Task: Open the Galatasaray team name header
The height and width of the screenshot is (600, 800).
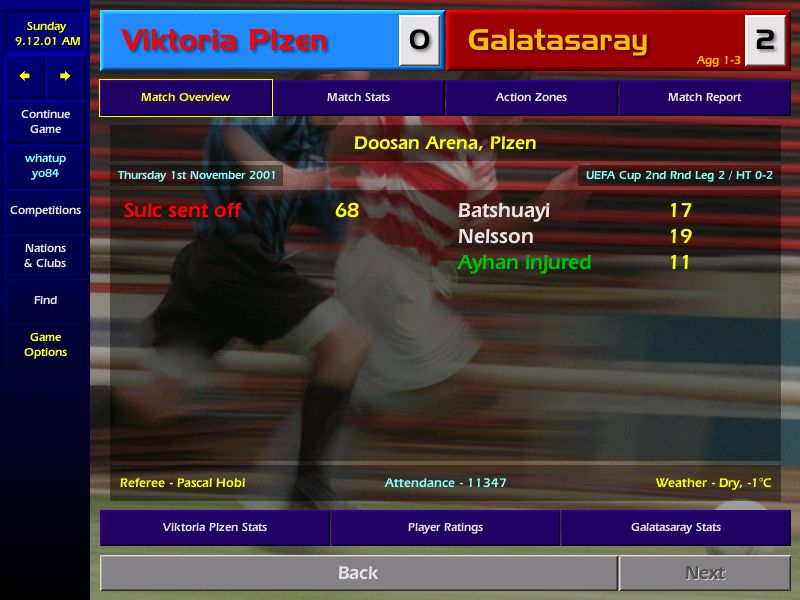Action: [558, 41]
